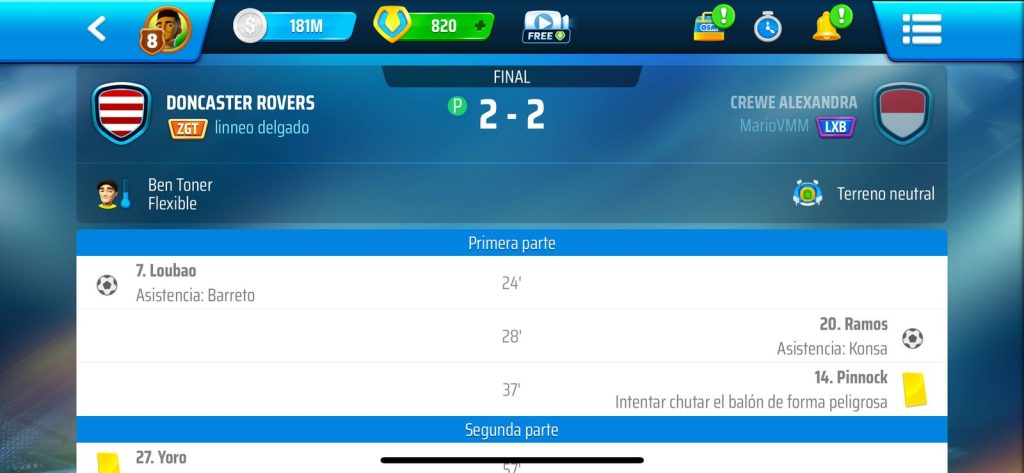Show notifications via the bell icon
The image size is (1024, 473).
point(827,25)
